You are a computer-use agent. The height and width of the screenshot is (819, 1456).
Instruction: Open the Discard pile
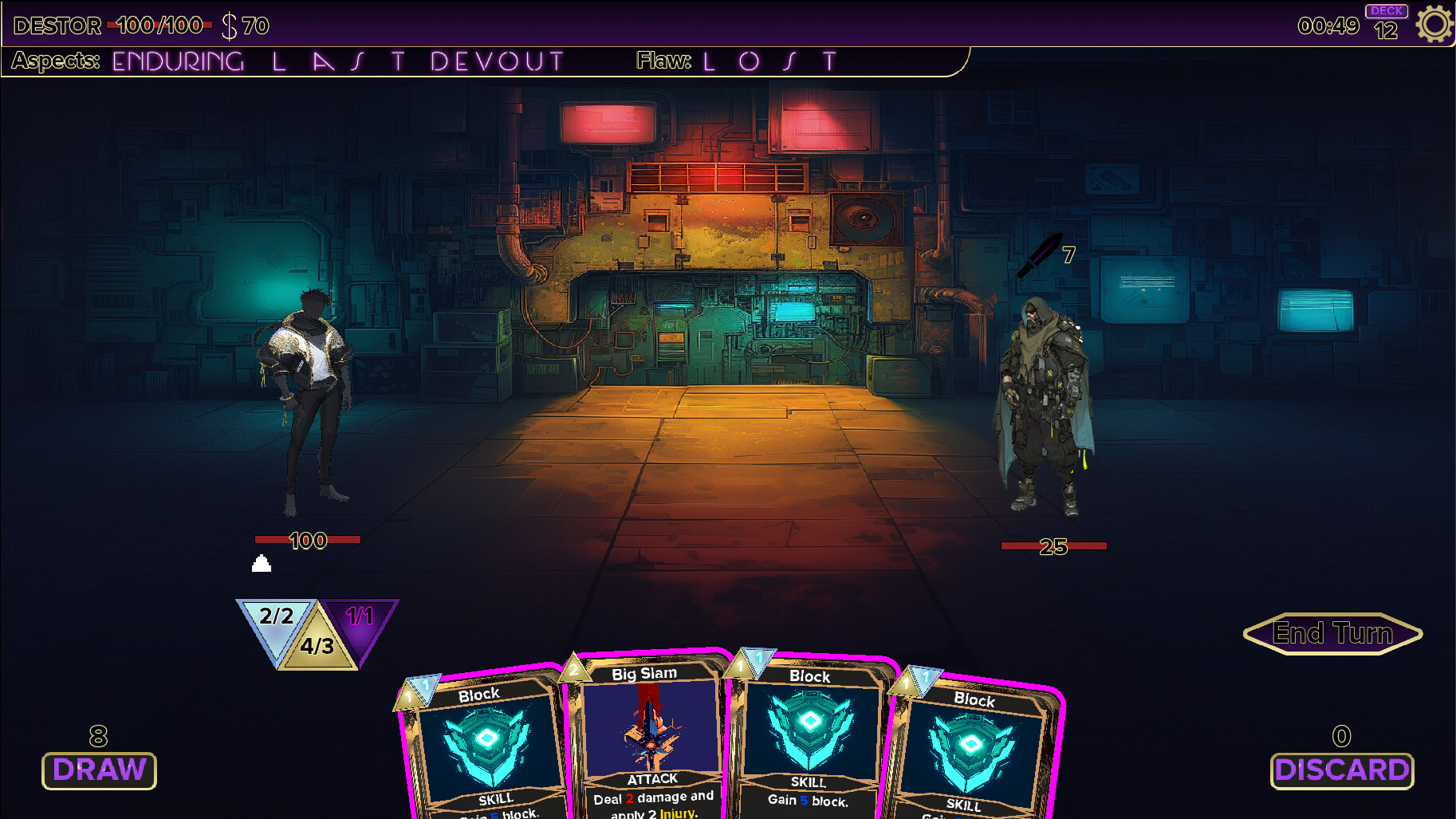[x=1342, y=770]
